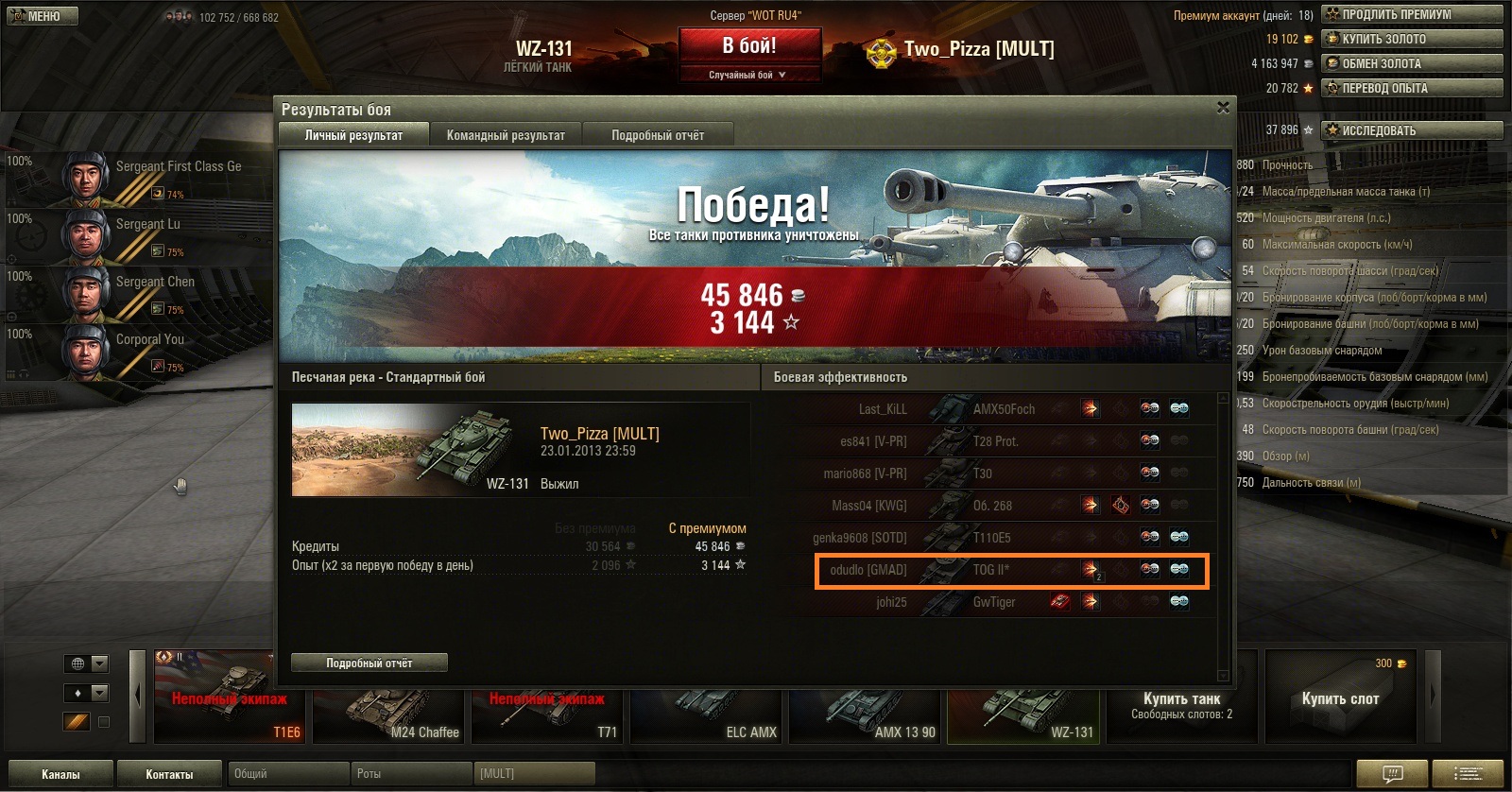This screenshot has width=1512, height=792.
Task: Open the Каналы chat channels
Action: (x=60, y=774)
